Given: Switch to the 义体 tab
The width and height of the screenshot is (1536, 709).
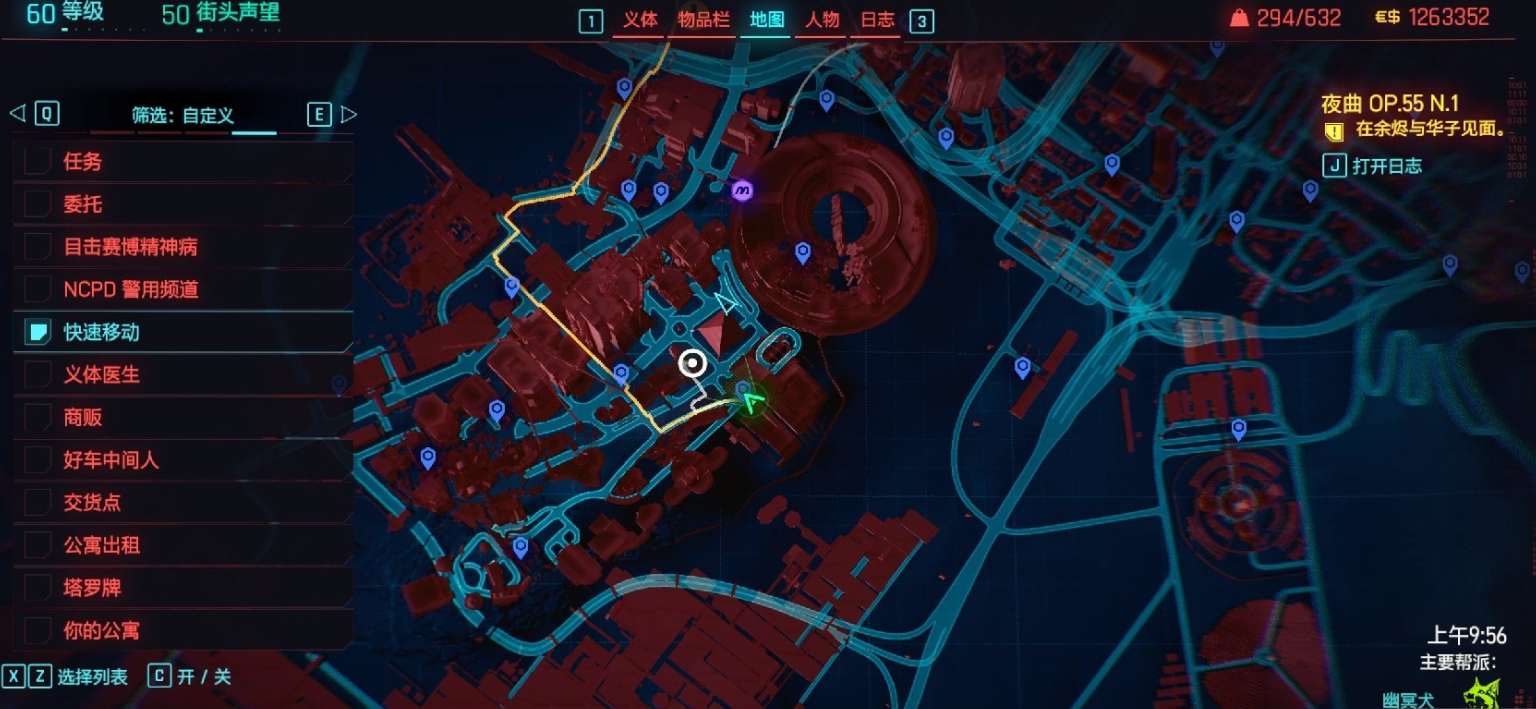Looking at the screenshot, I should click(640, 20).
